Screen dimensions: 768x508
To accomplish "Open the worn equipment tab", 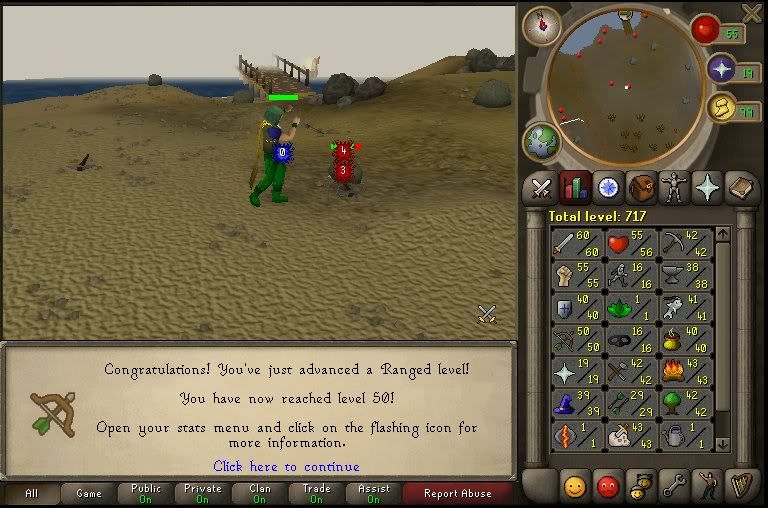I will tap(675, 187).
